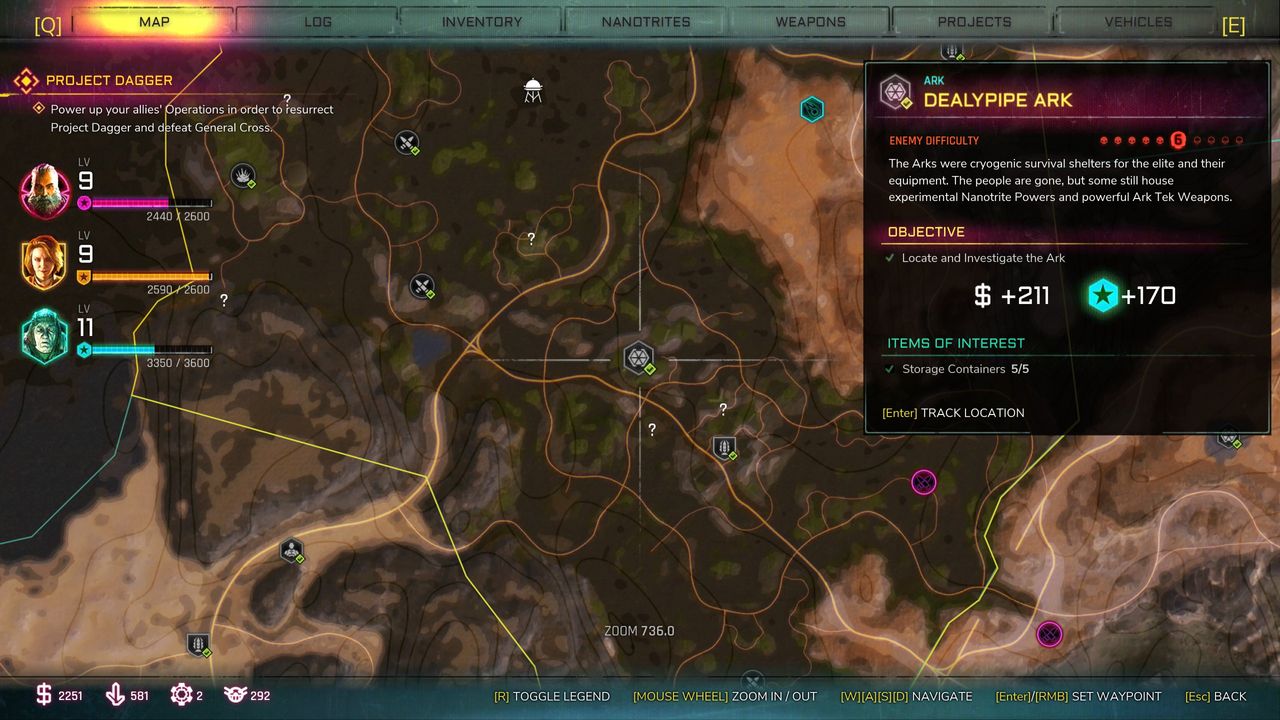
Task: Open the Projects tab
Action: pos(974,22)
